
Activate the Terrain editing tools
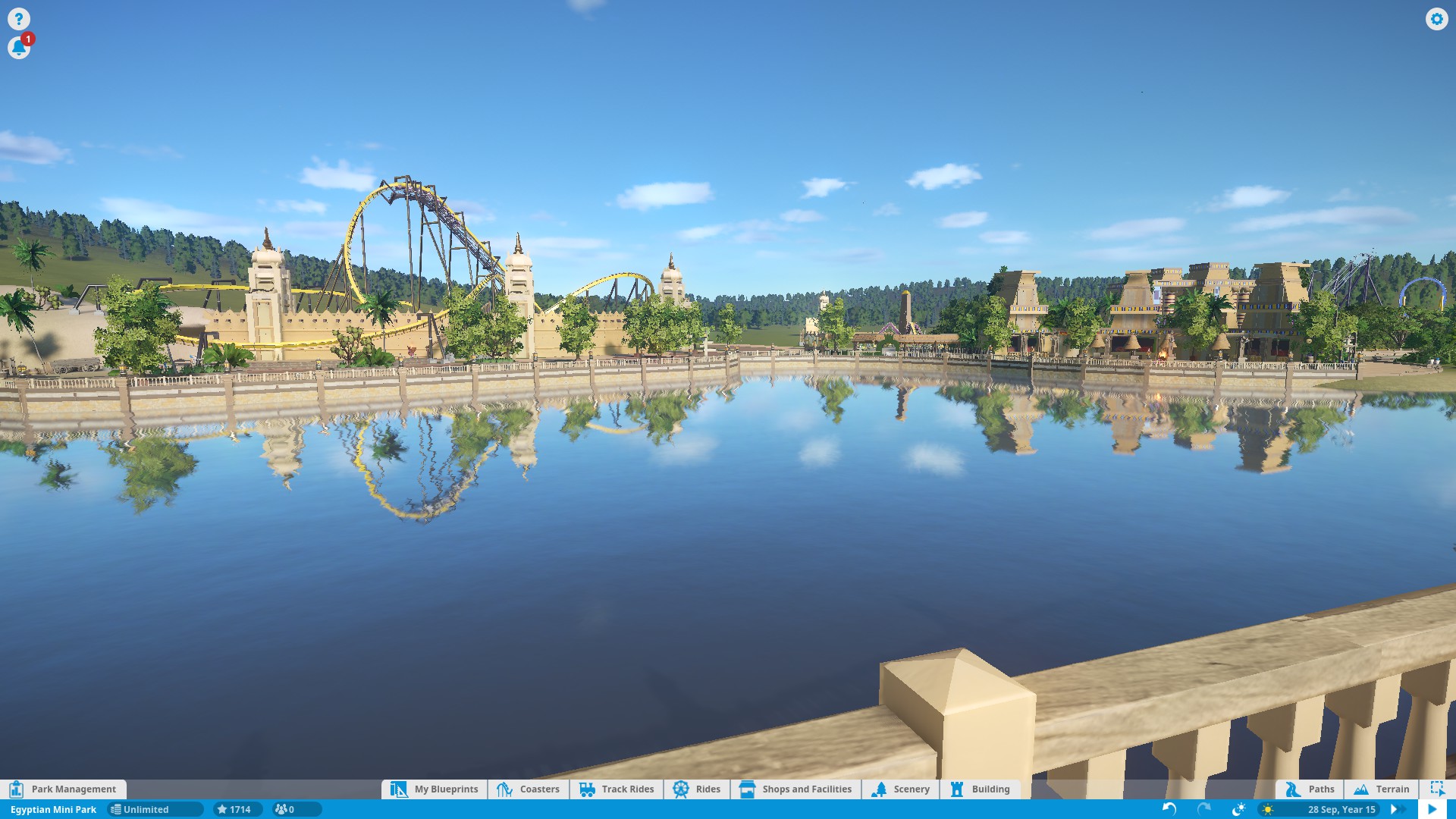[1382, 789]
